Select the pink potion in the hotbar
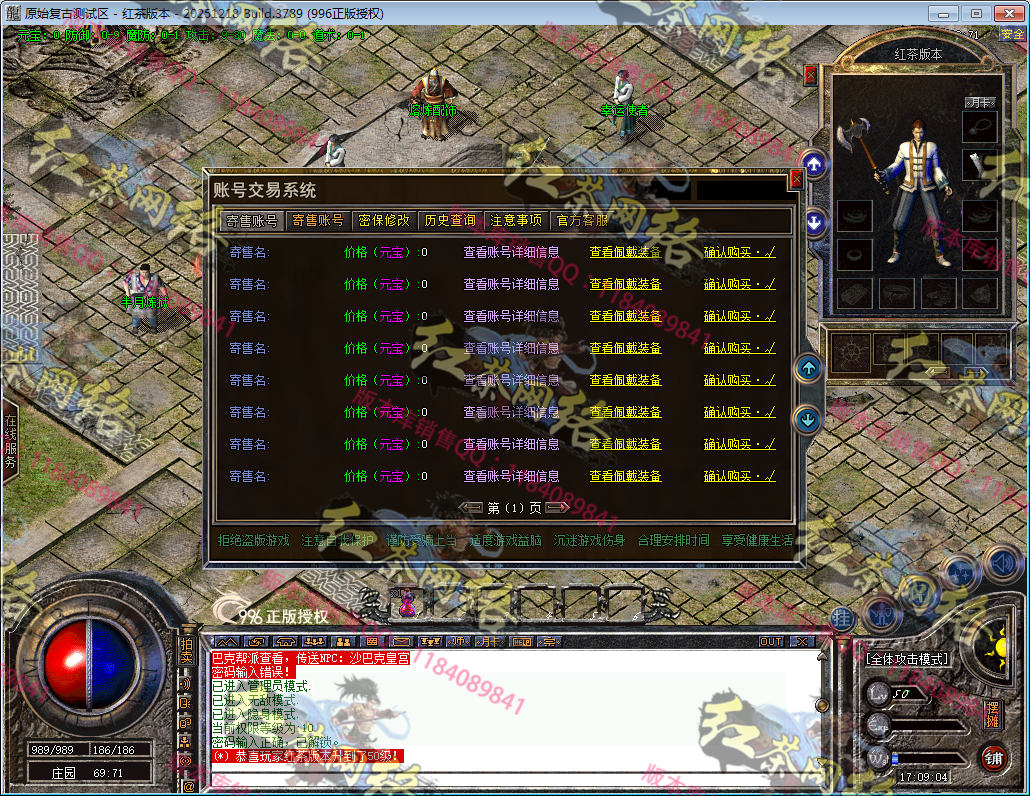1030x796 pixels. pos(408,602)
